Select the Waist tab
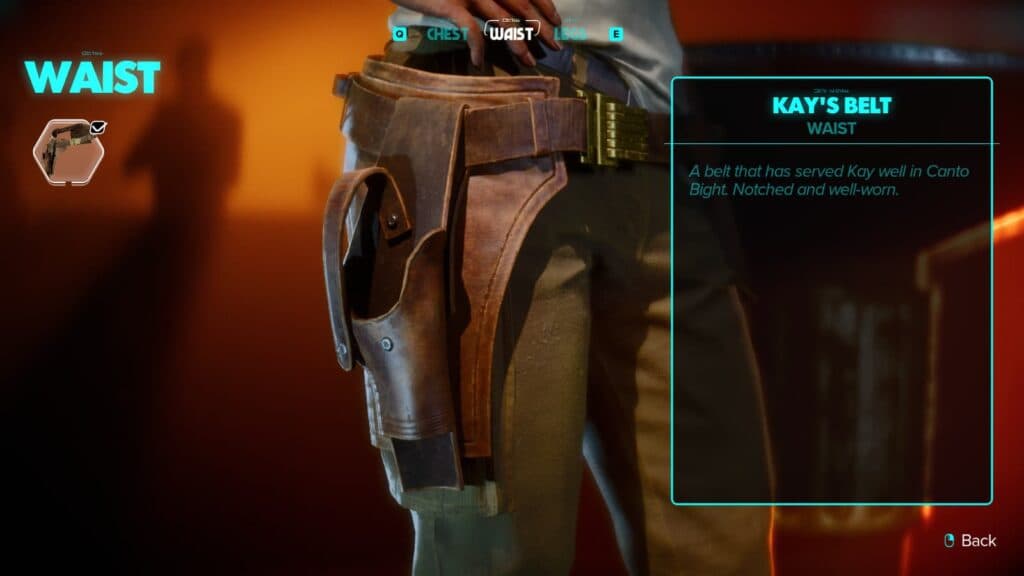This screenshot has height=576, width=1024. coord(512,32)
